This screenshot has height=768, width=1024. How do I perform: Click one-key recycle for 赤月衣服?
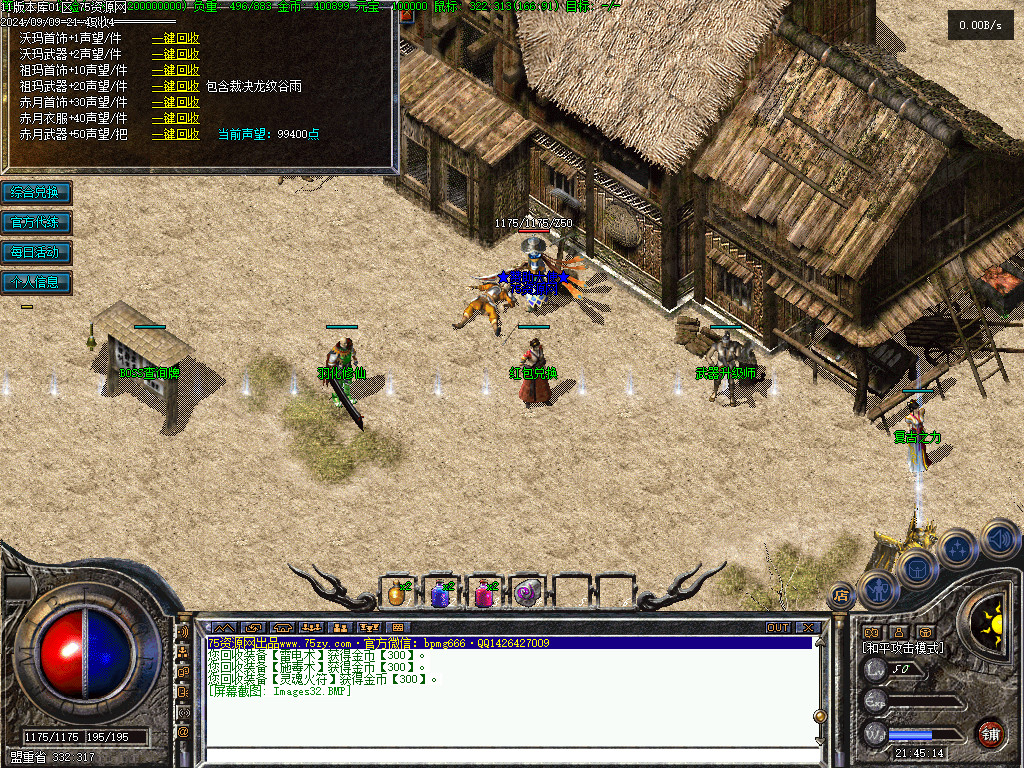(x=176, y=118)
